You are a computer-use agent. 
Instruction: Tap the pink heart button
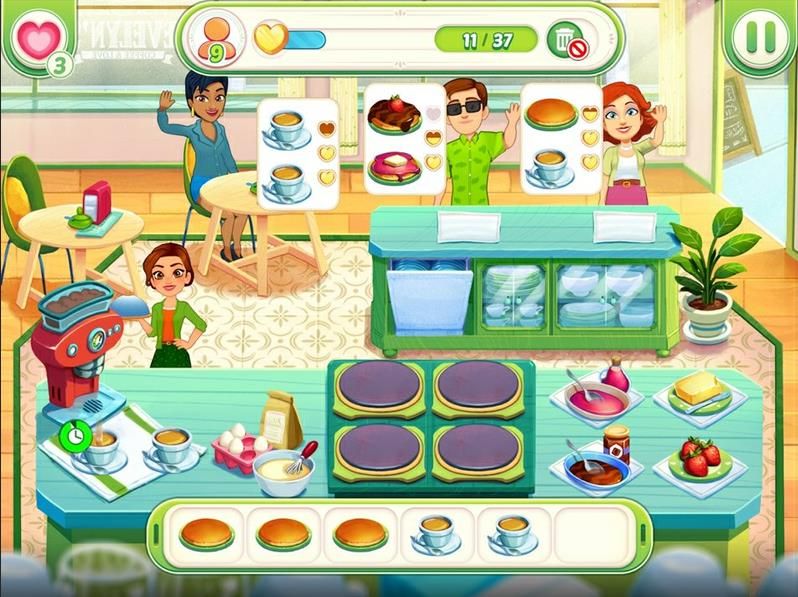[x=38, y=36]
